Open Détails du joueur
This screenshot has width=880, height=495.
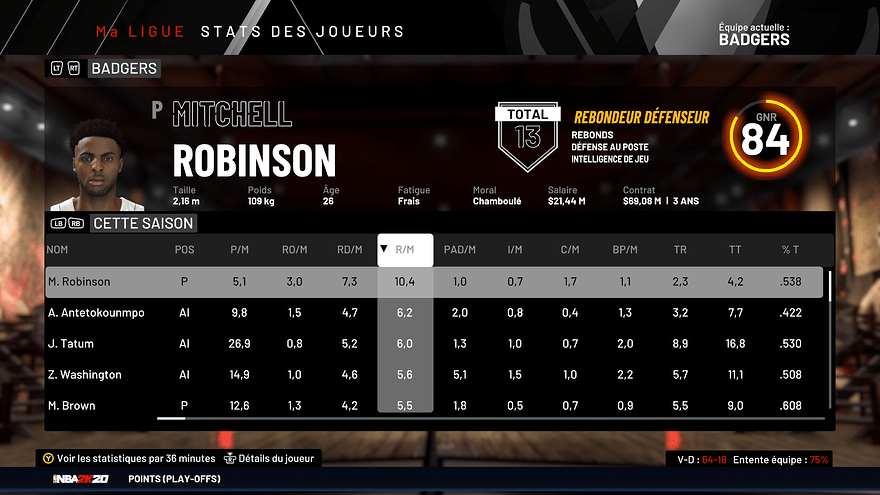click(x=273, y=458)
